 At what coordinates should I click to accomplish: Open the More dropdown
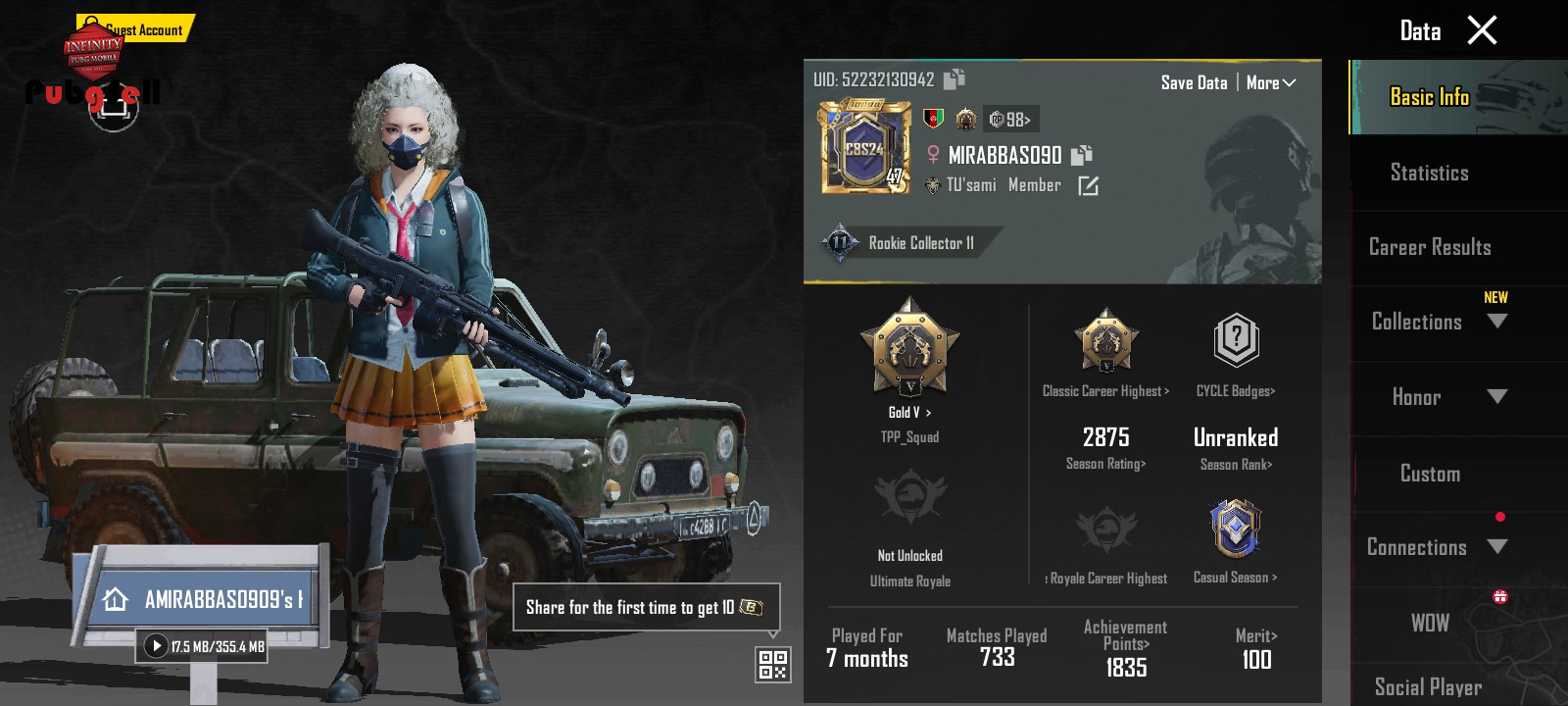[x=1271, y=83]
